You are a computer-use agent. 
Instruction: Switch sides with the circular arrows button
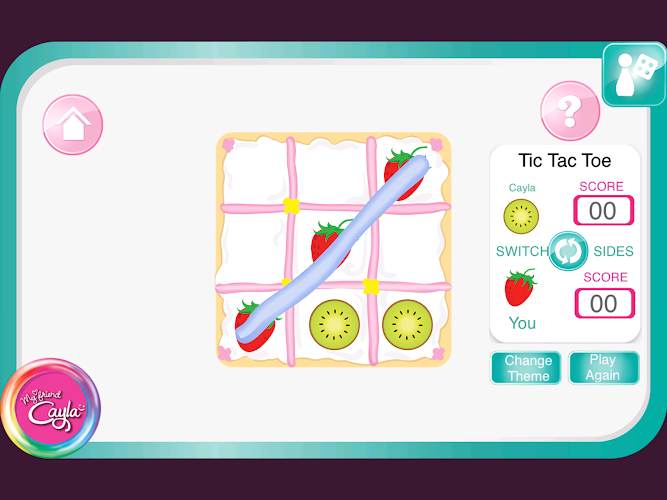(569, 250)
